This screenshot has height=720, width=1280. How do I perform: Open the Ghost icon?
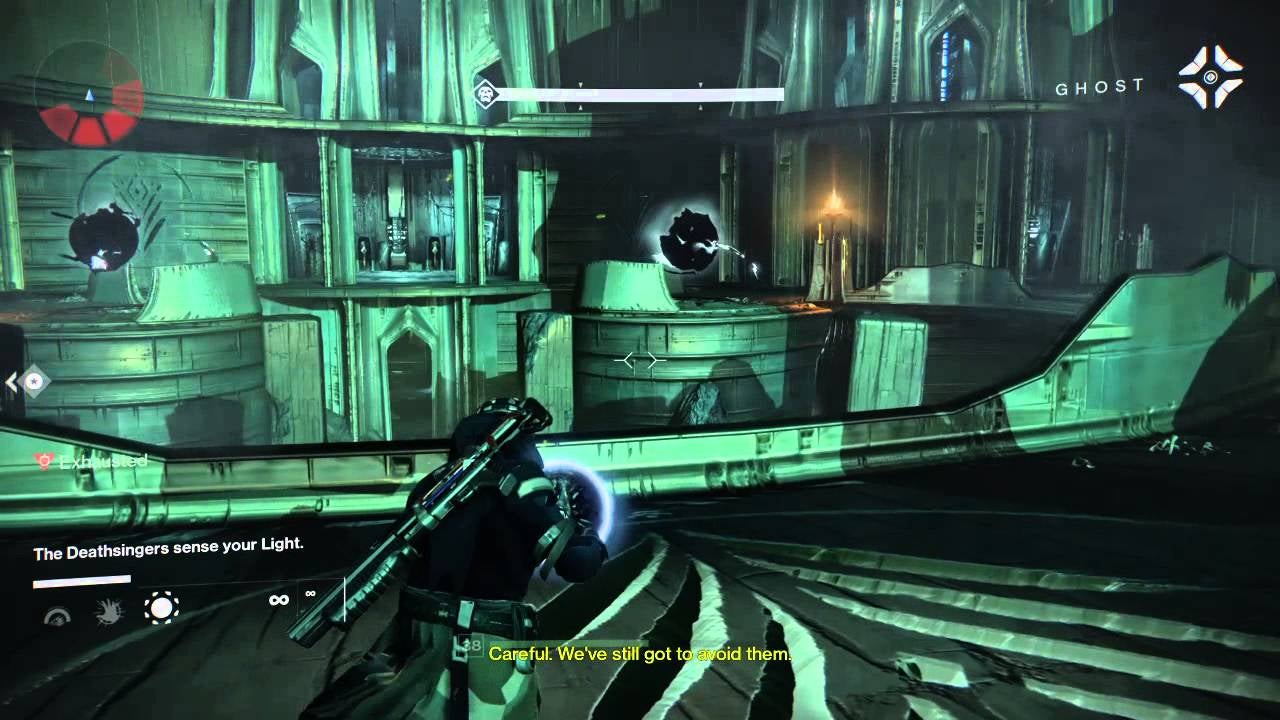tap(1210, 77)
